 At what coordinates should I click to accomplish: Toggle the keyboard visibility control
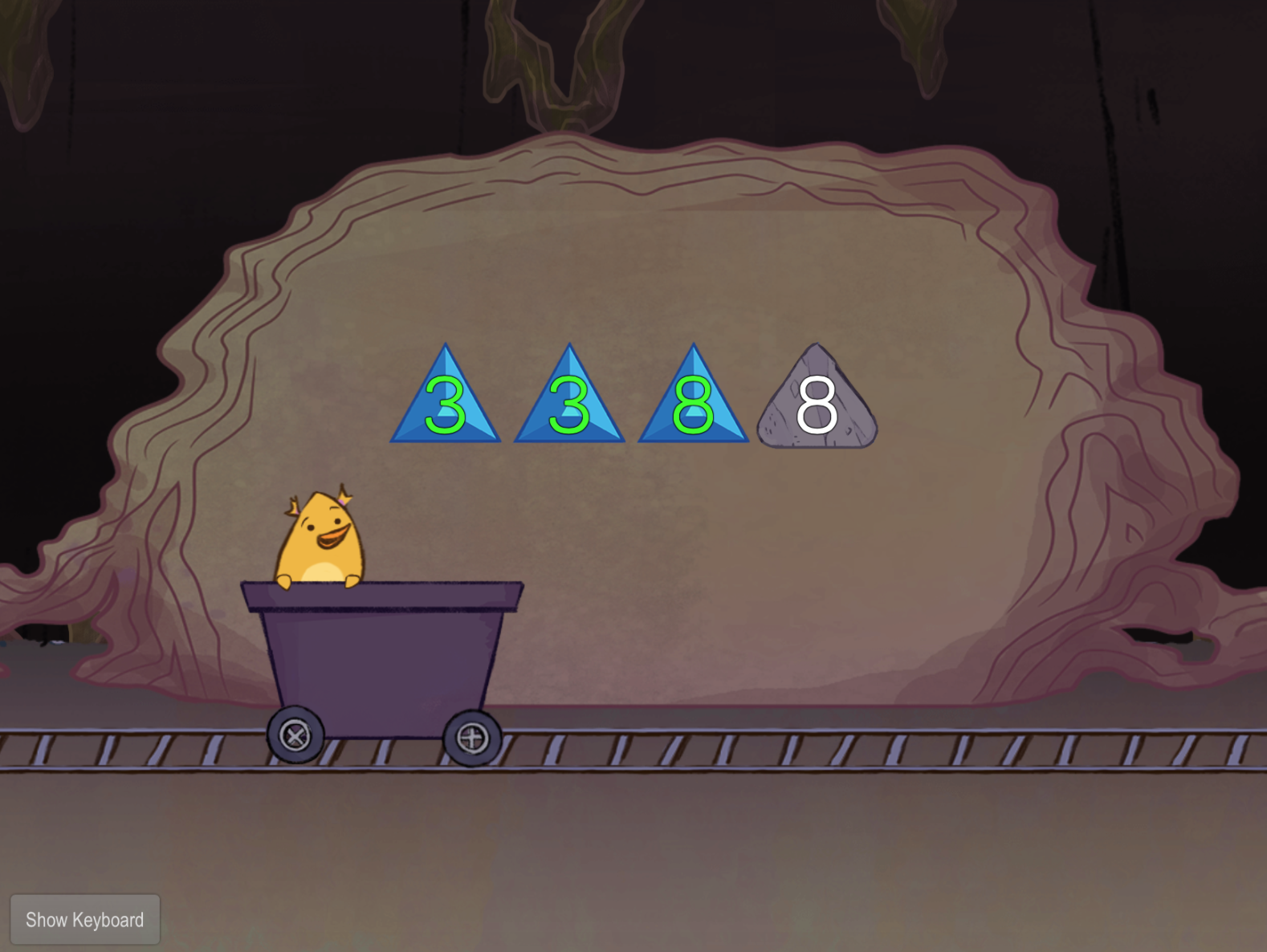coord(85,919)
